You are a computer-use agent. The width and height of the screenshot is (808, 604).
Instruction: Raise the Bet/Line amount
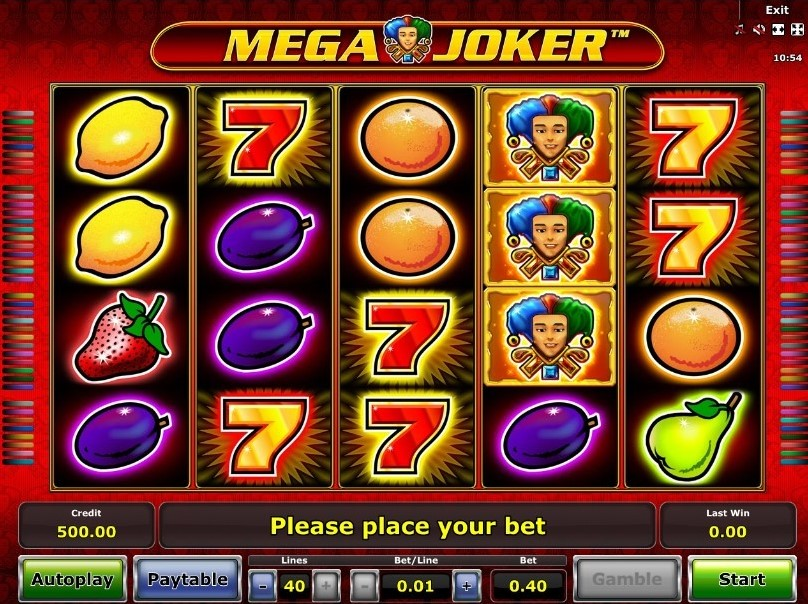(465, 585)
